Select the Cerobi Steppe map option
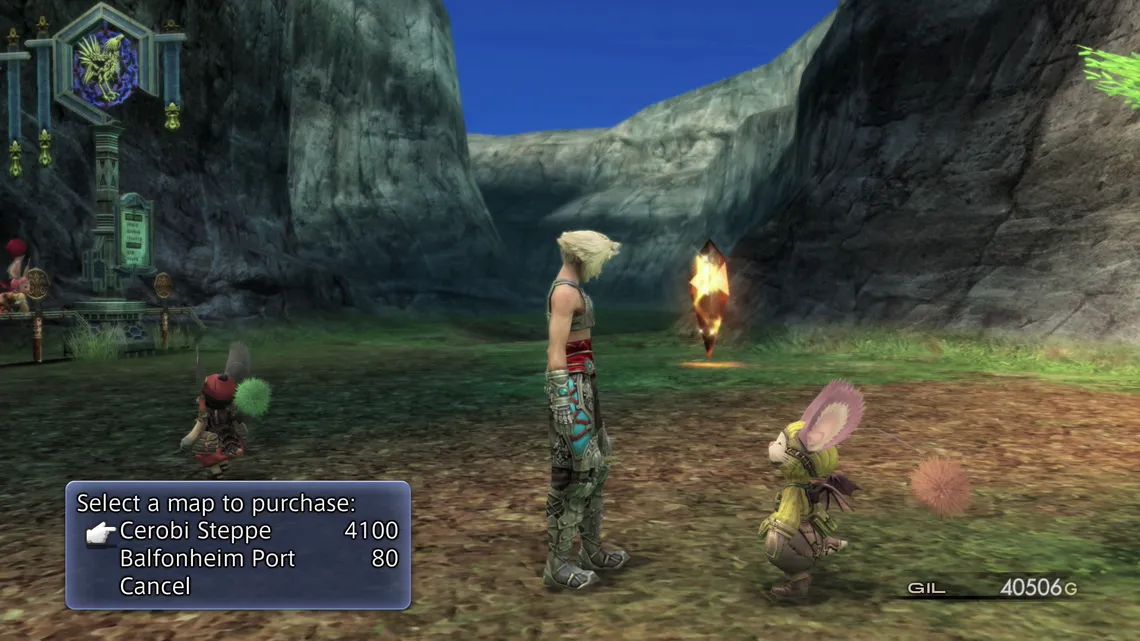 coord(195,531)
